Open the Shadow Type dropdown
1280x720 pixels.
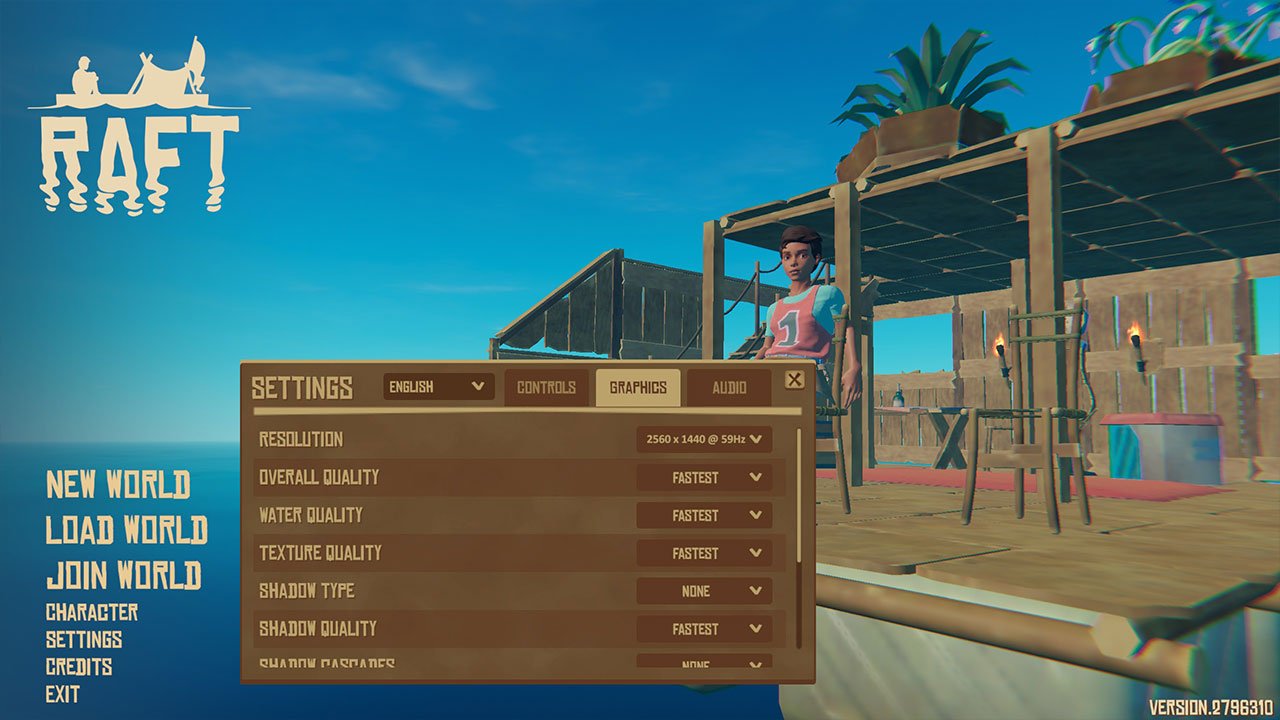704,591
